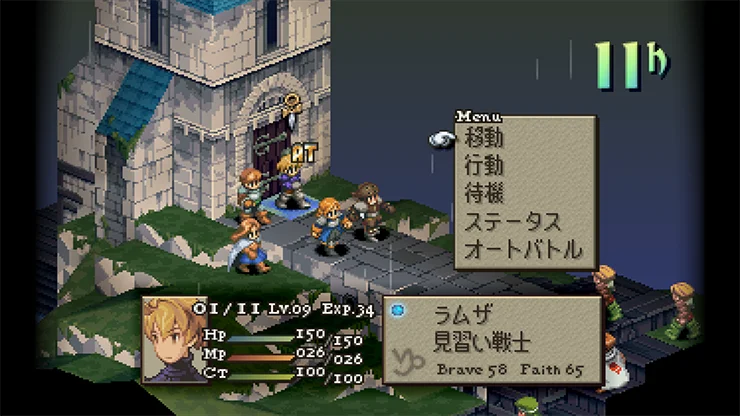Open the ステータス (Status) screen
This screenshot has height=416, width=740.
click(x=514, y=221)
